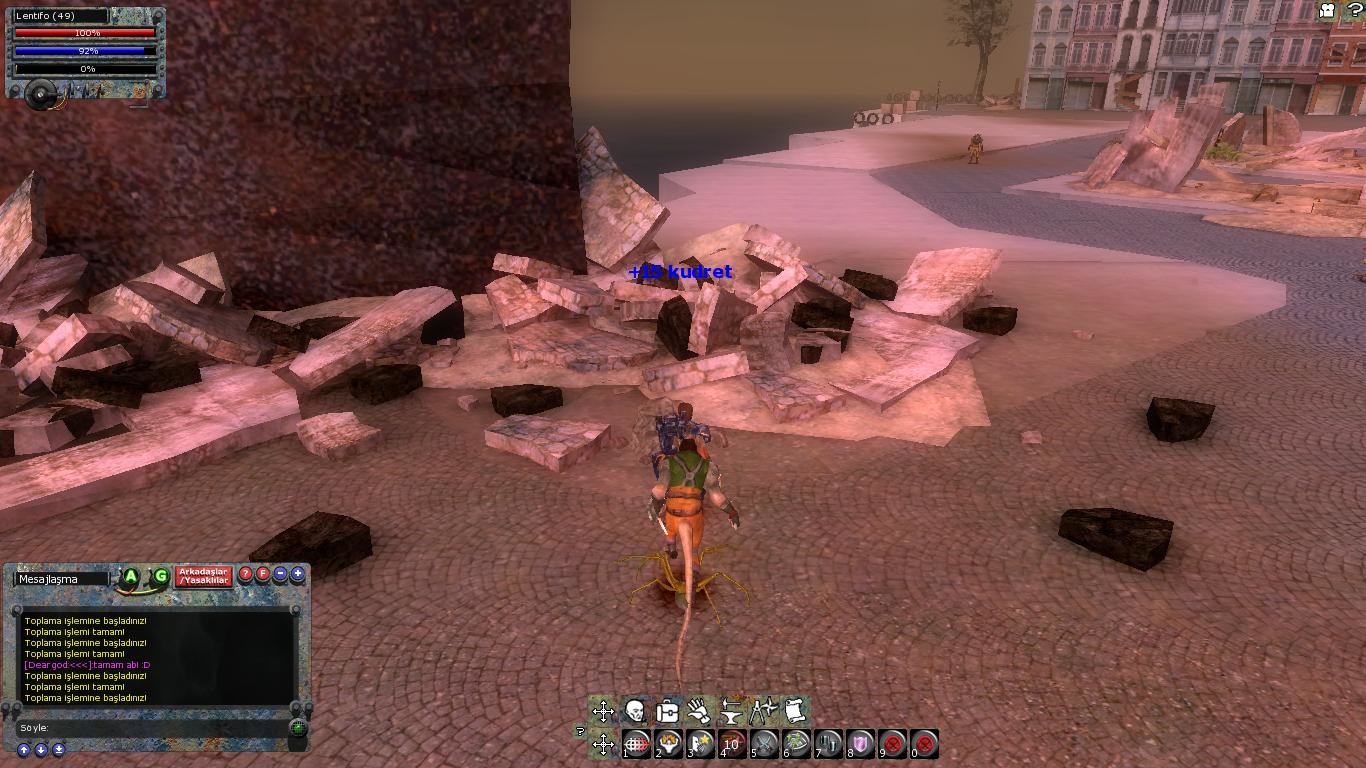Click the red F button in chat
The width and height of the screenshot is (1366, 768).
[263, 574]
